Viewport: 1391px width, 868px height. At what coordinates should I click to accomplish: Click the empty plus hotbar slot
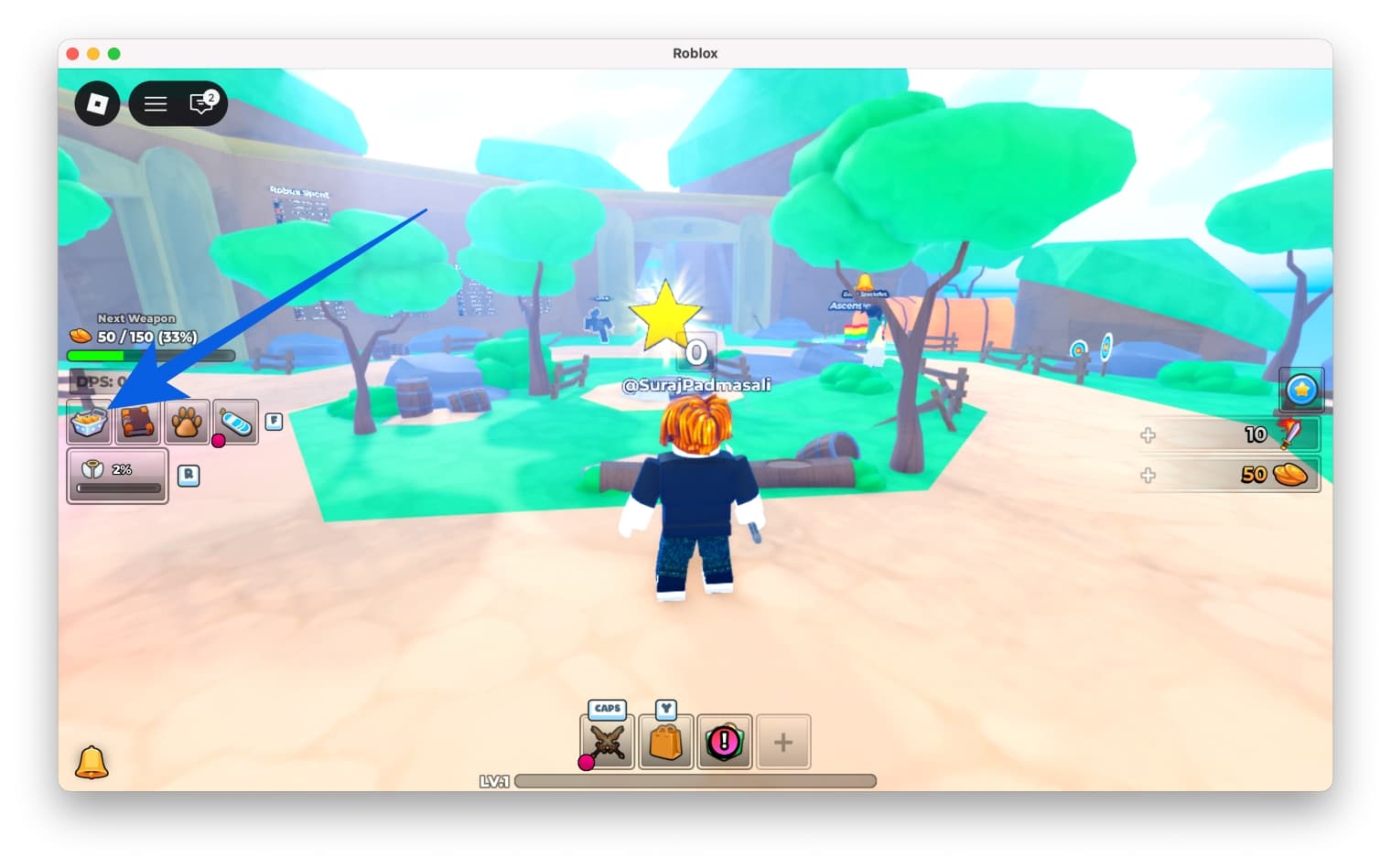pyautogui.click(x=782, y=742)
